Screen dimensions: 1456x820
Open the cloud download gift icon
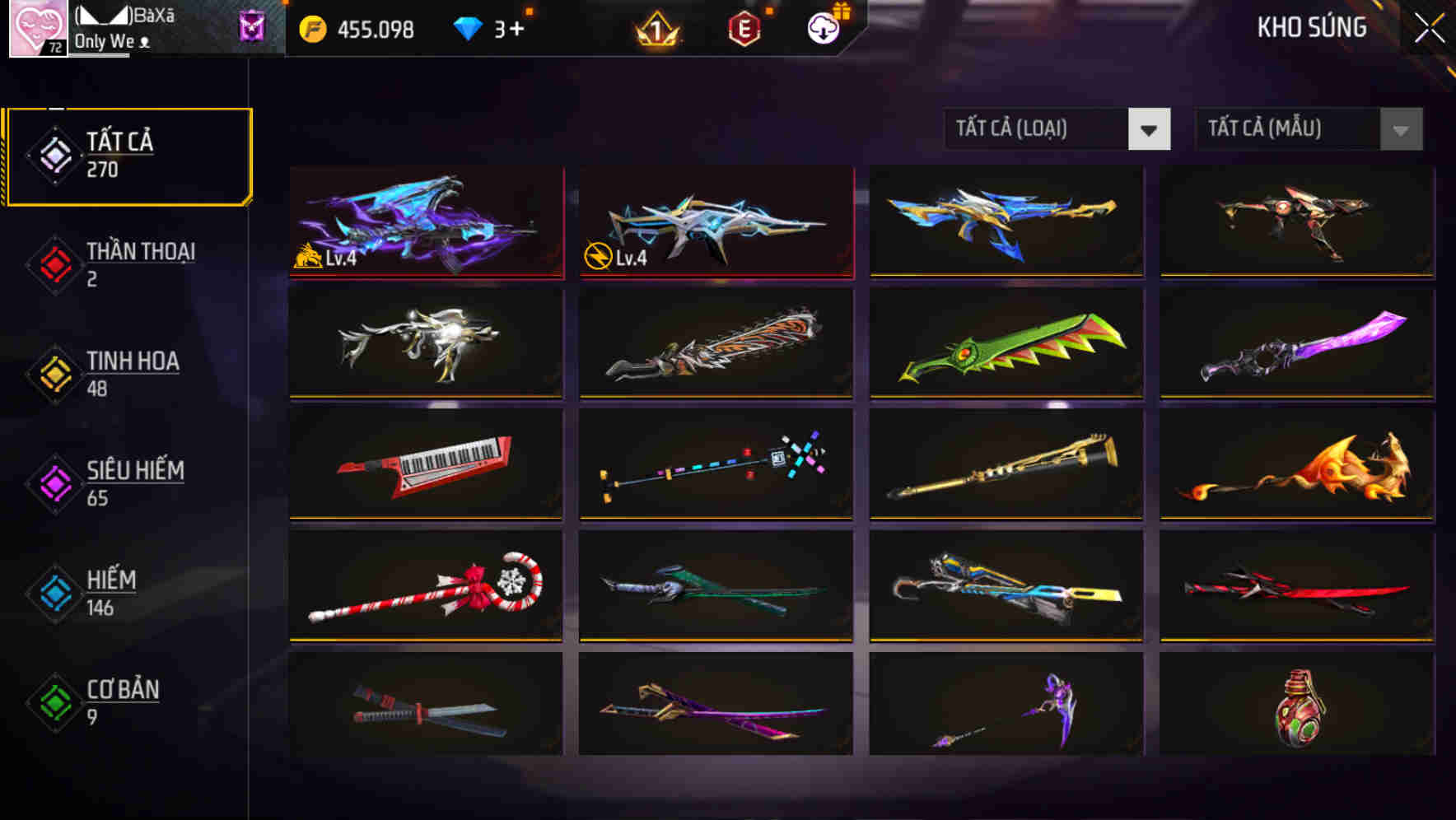point(823,28)
